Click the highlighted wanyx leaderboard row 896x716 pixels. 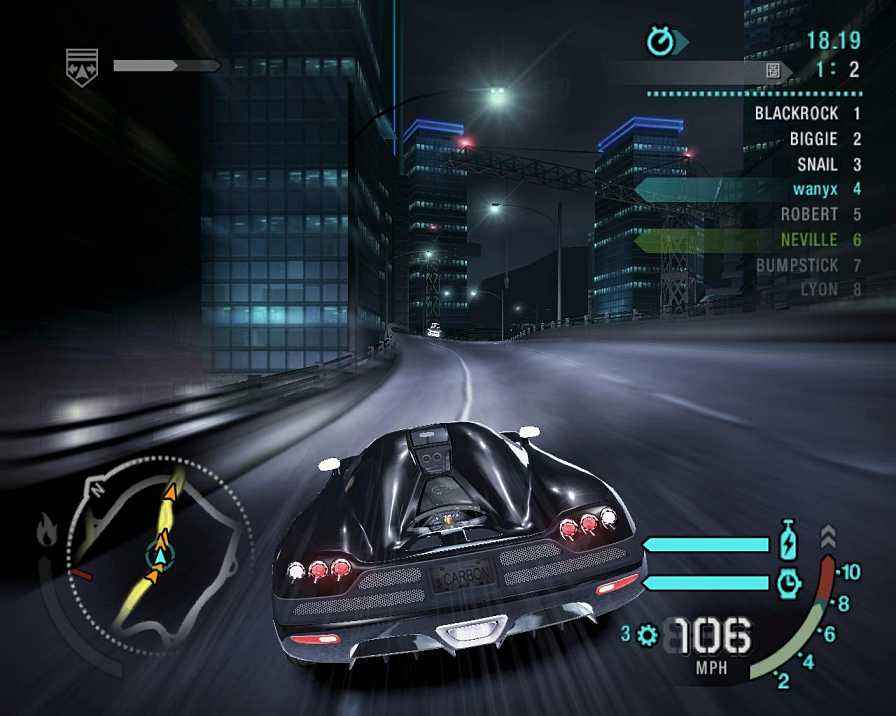(x=750, y=189)
